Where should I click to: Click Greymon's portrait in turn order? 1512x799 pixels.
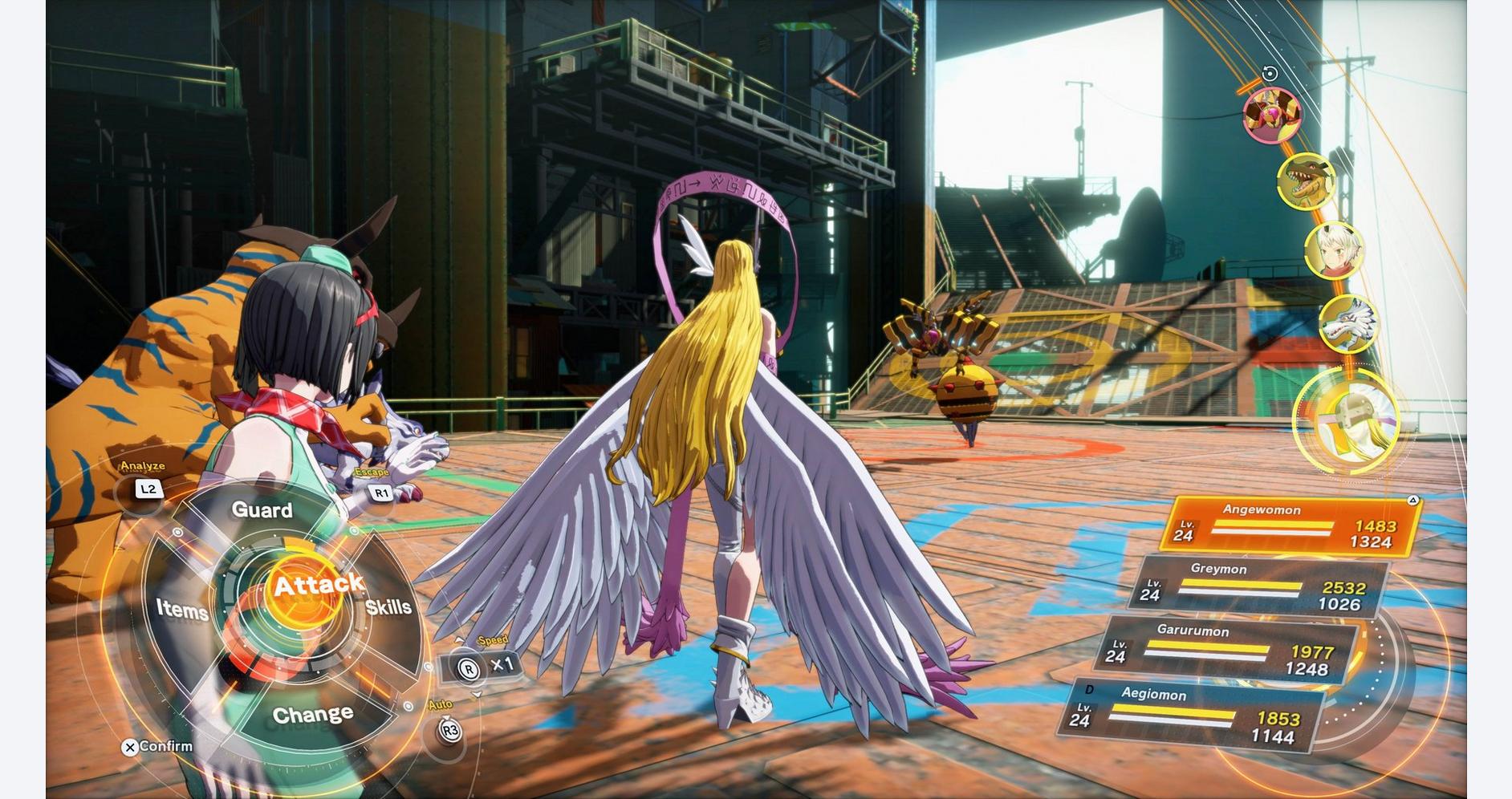[x=1307, y=182]
